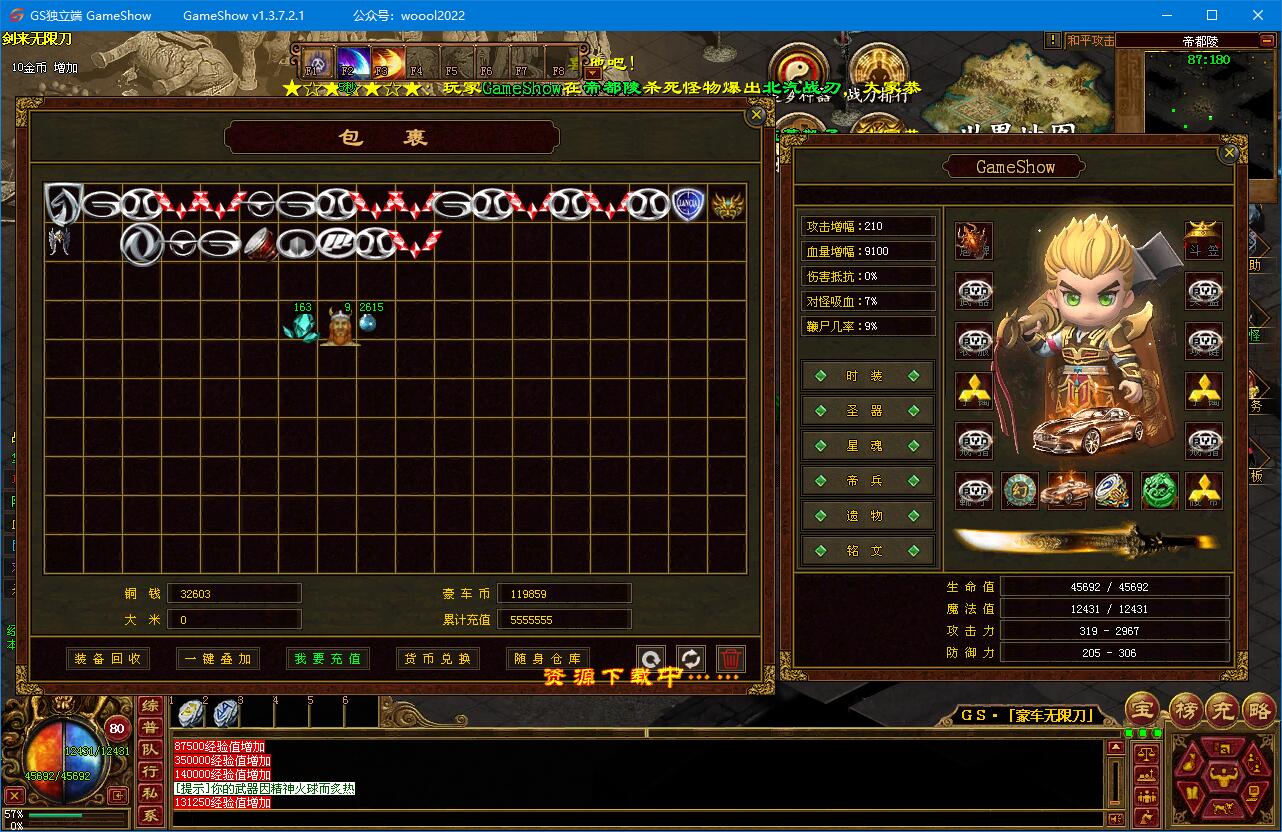The height and width of the screenshot is (832, 1282).
Task: Close the 包裹 inventory window
Action: point(757,115)
